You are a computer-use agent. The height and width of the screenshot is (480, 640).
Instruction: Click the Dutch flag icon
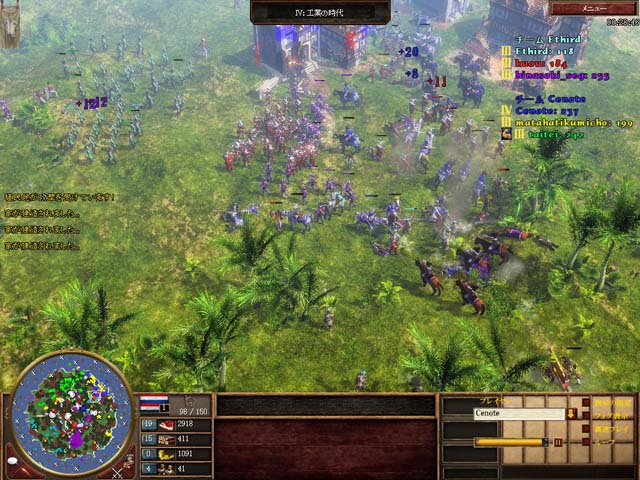pyautogui.click(x=153, y=403)
